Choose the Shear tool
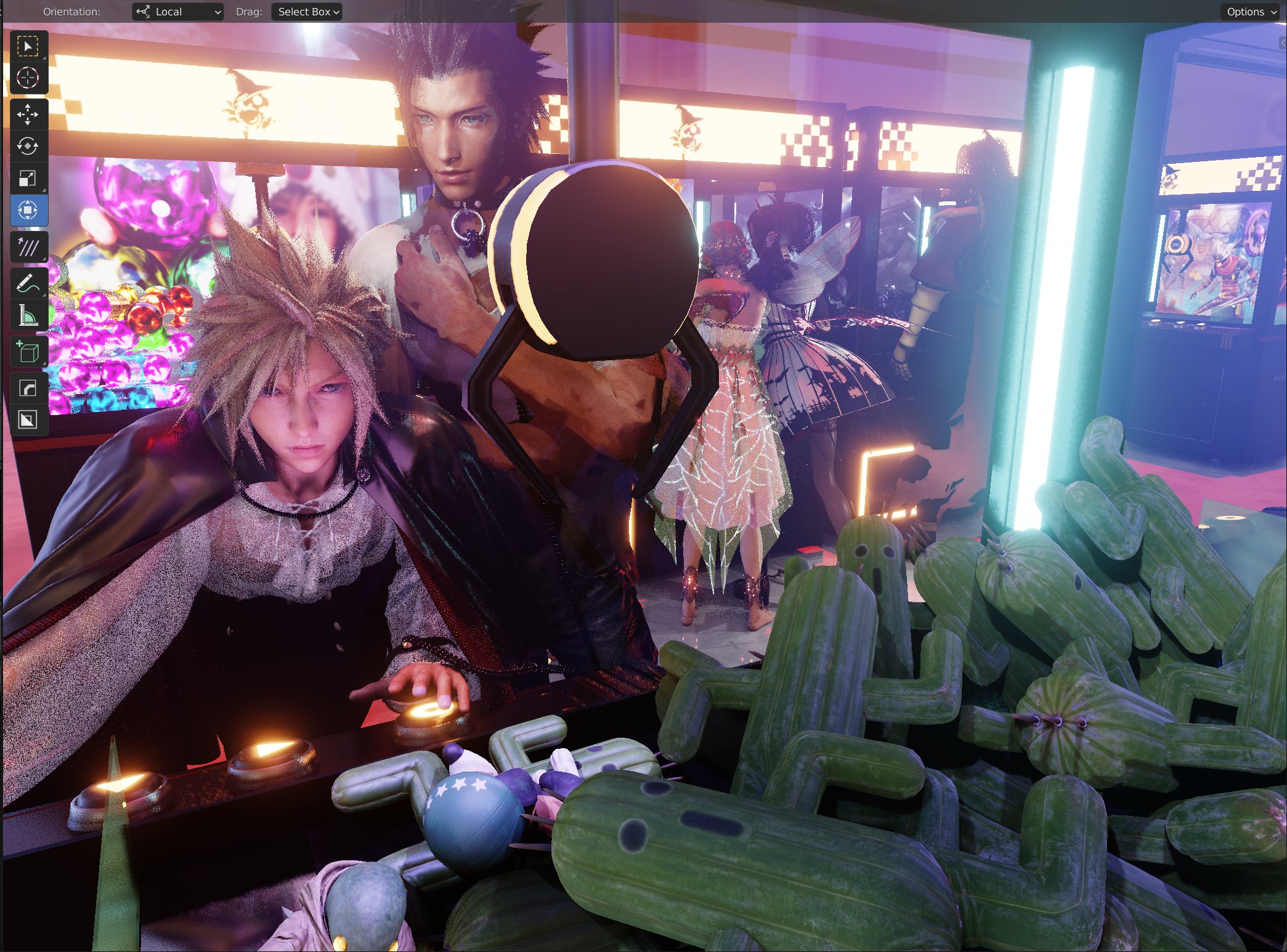The width and height of the screenshot is (1287, 952). pos(29,246)
